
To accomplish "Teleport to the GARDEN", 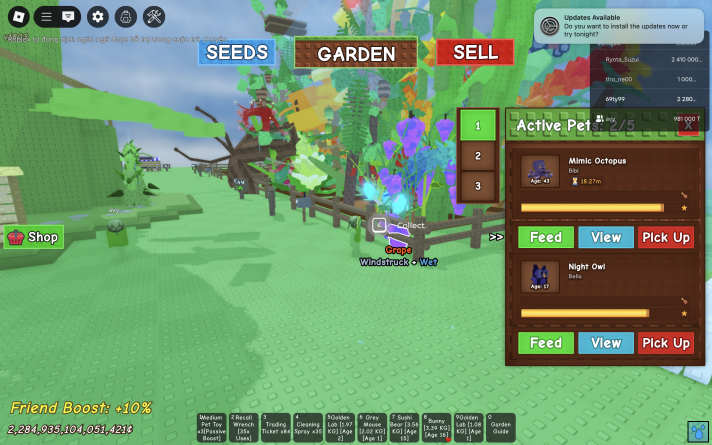I will [x=356, y=54].
